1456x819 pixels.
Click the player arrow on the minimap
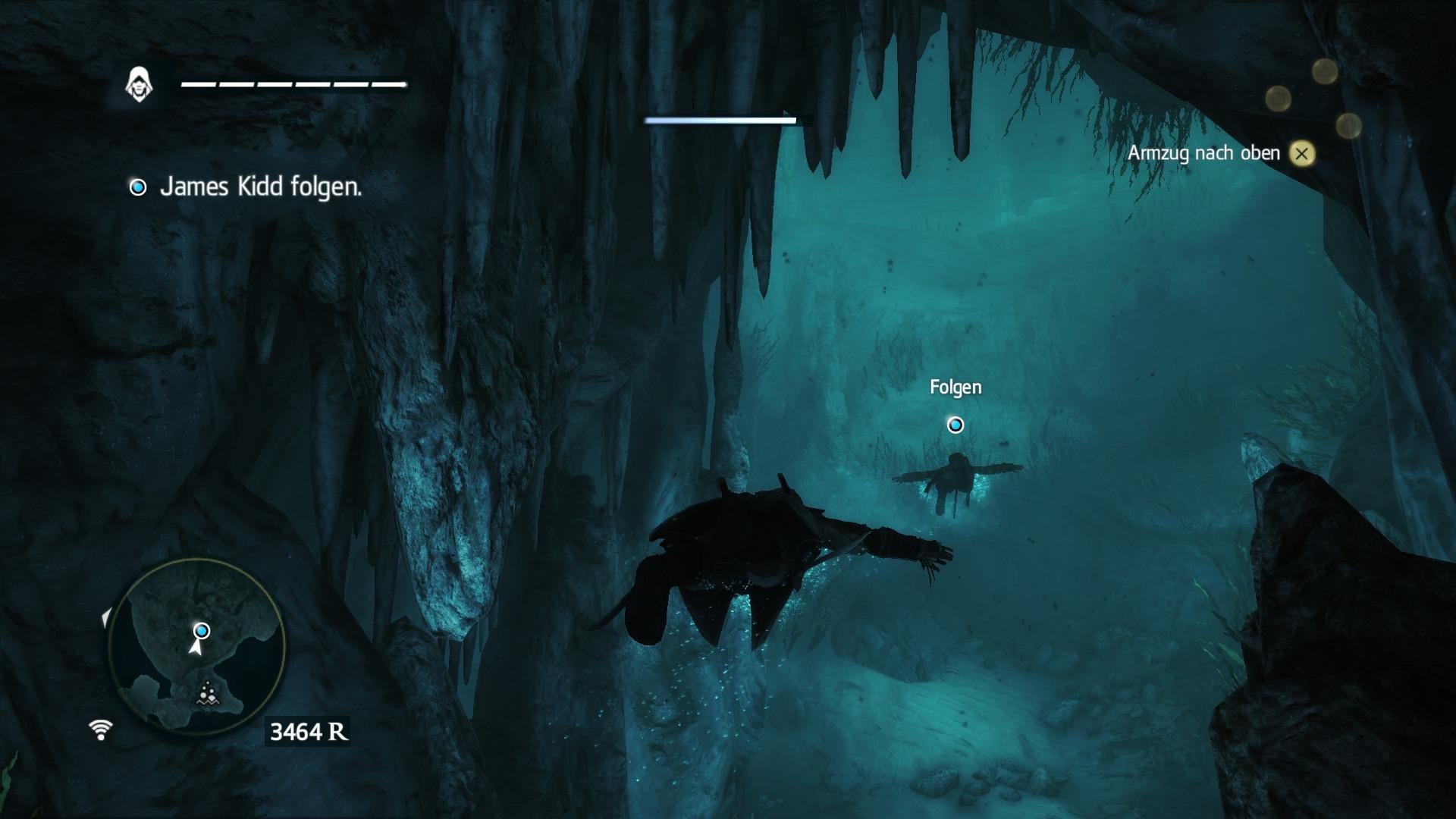[196, 649]
